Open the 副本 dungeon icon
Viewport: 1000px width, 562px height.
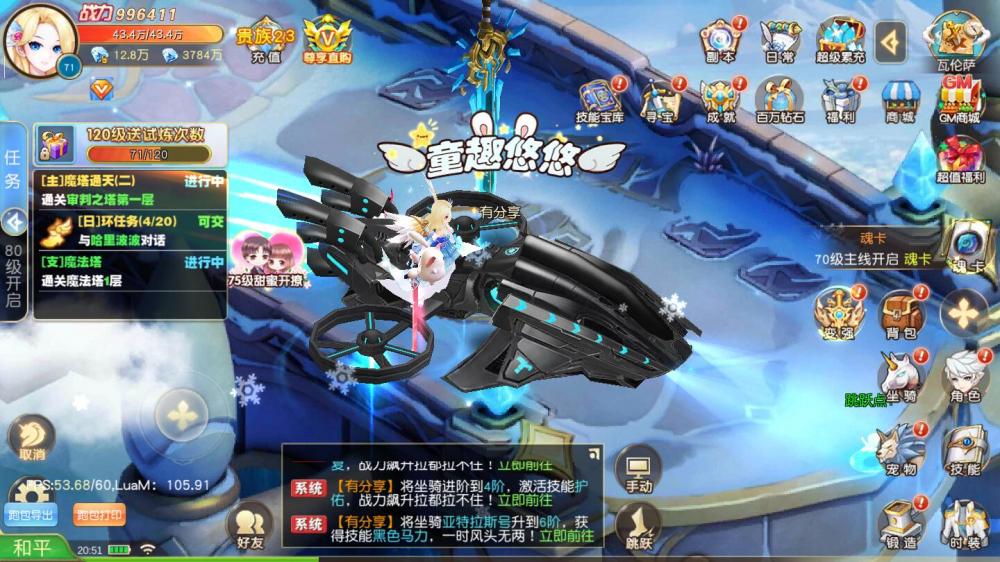[x=720, y=41]
